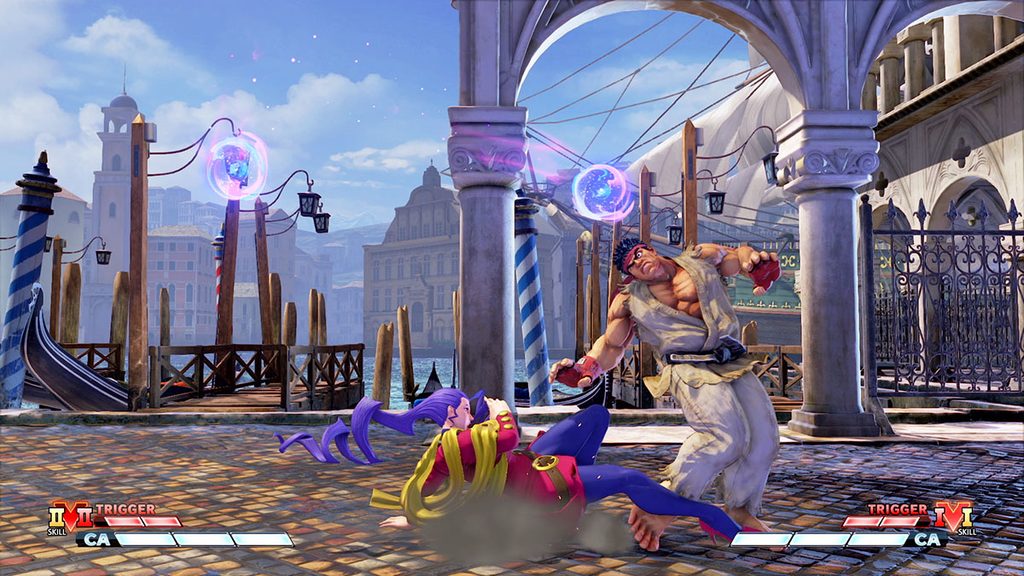Click player one's V-Skill emblem icon

click(x=69, y=517)
